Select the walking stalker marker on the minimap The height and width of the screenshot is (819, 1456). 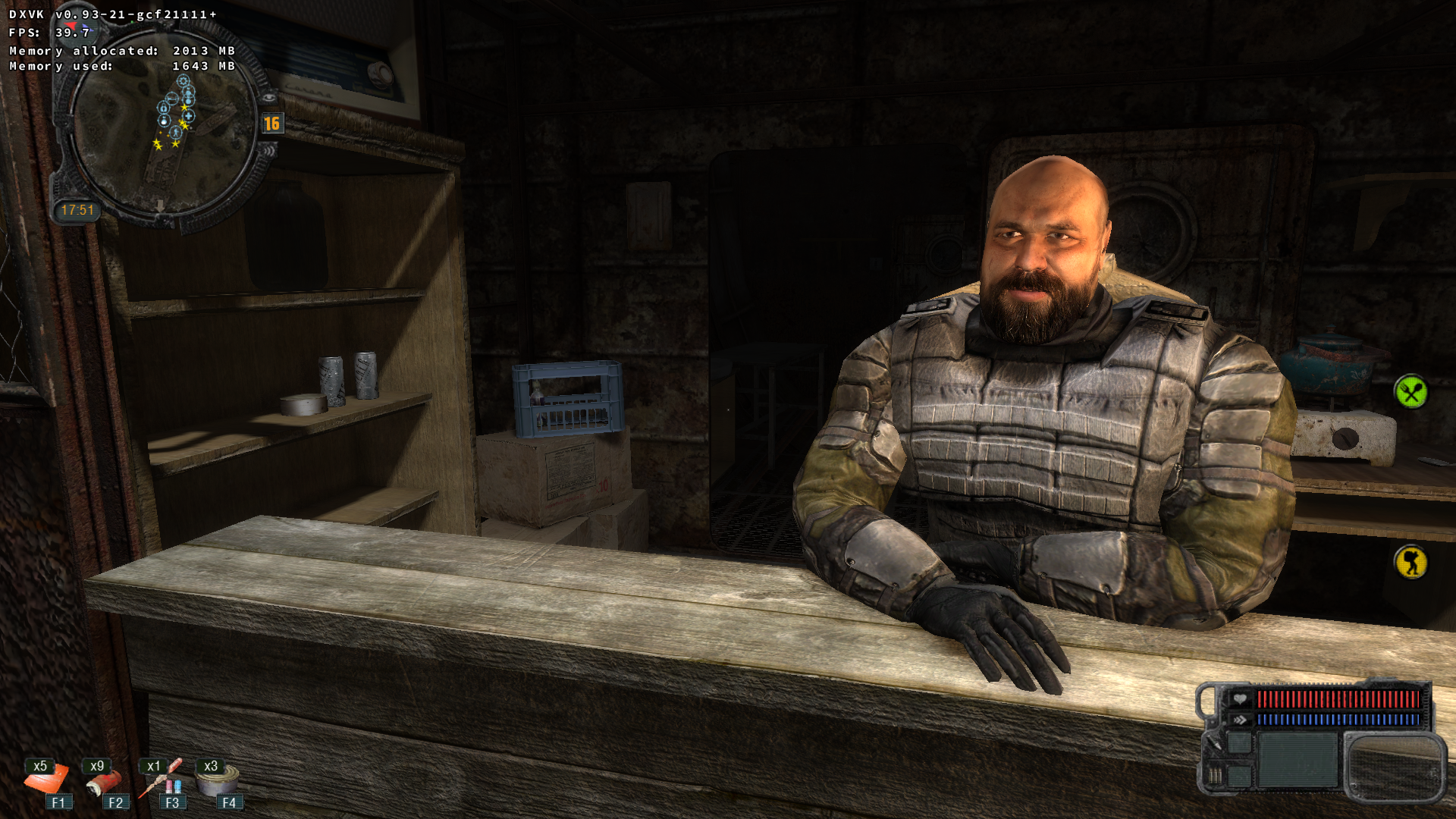tap(176, 133)
